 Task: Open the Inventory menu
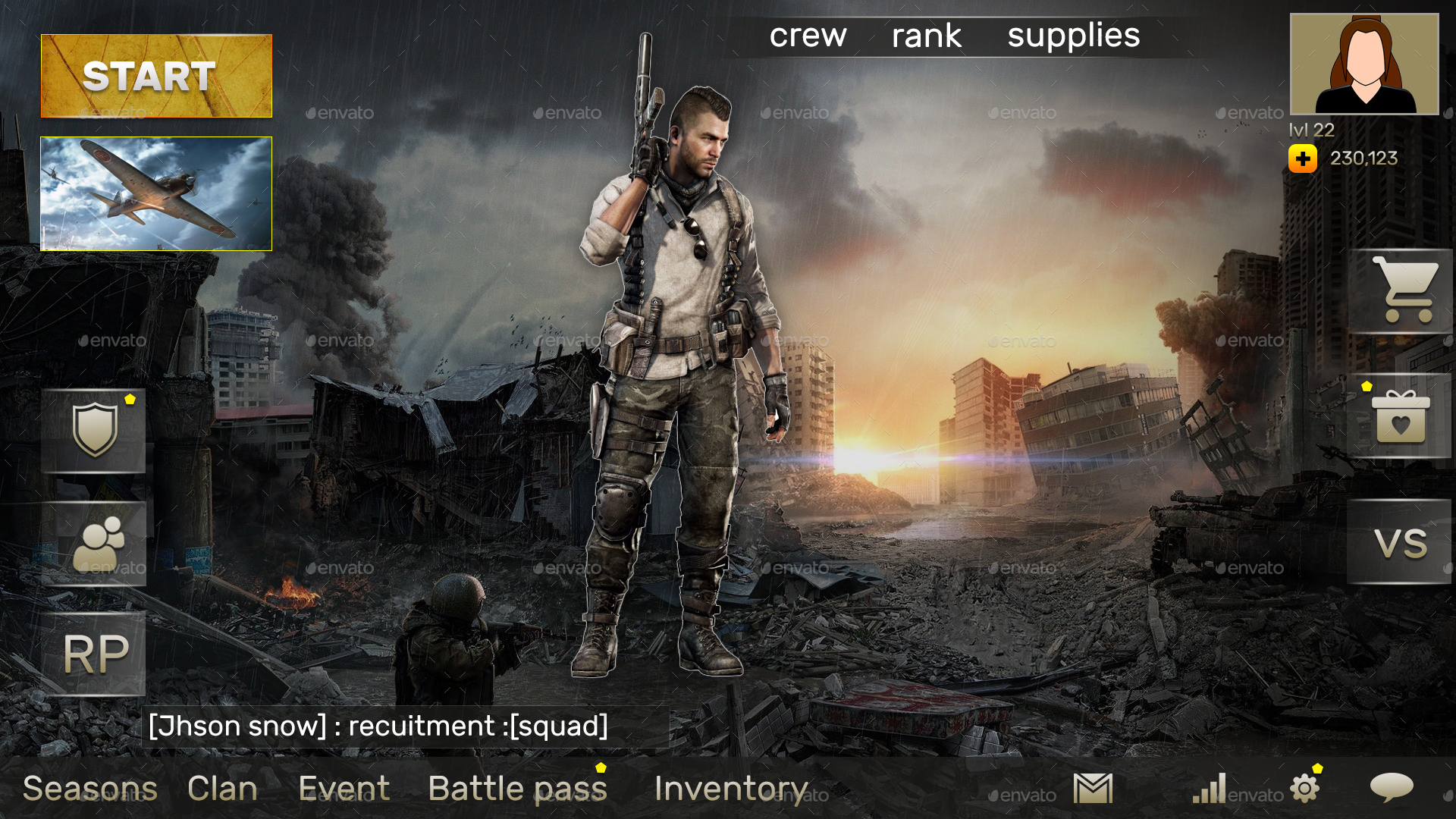pyautogui.click(x=730, y=789)
